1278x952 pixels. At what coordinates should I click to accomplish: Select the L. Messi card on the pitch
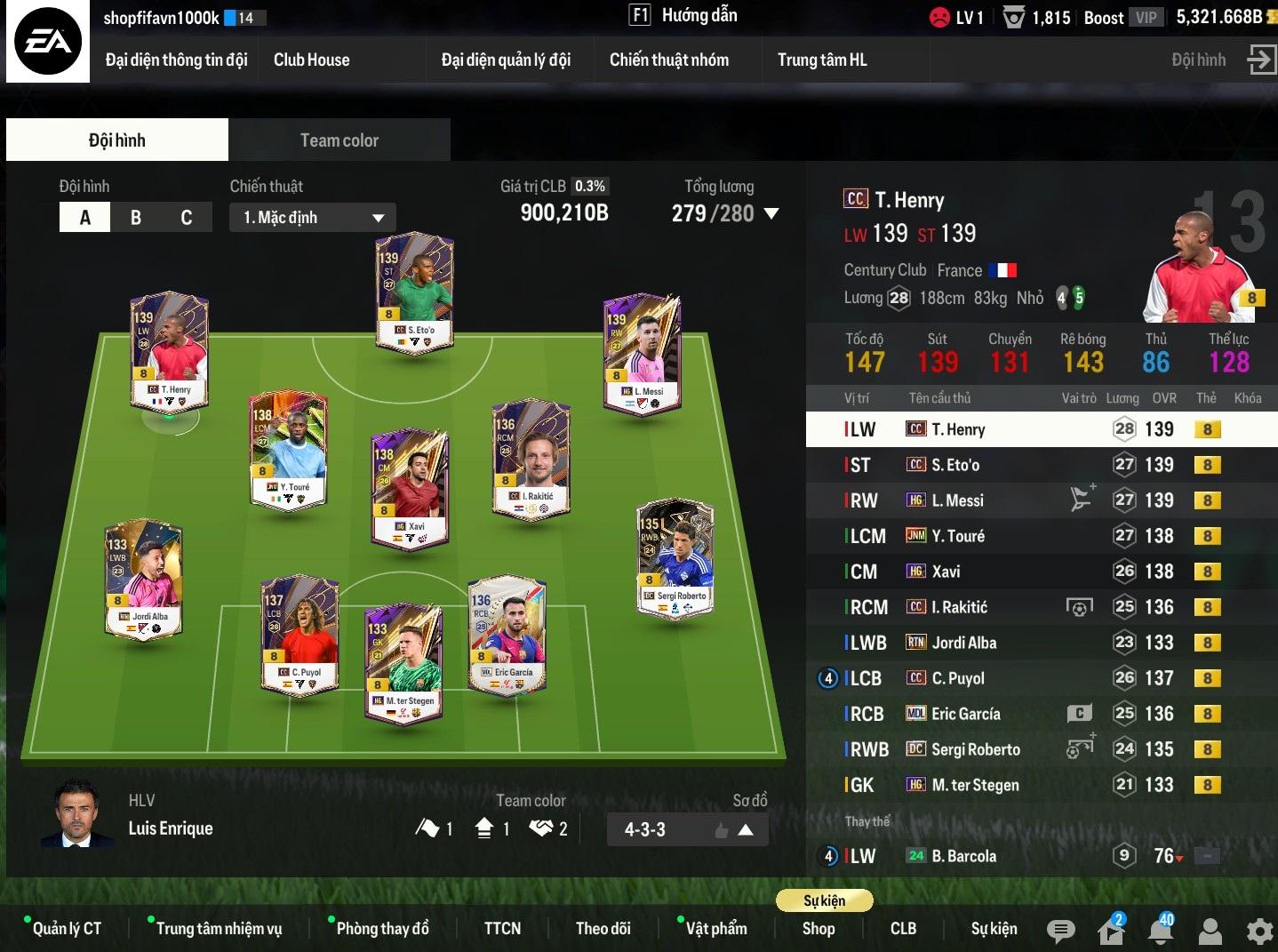(641, 352)
